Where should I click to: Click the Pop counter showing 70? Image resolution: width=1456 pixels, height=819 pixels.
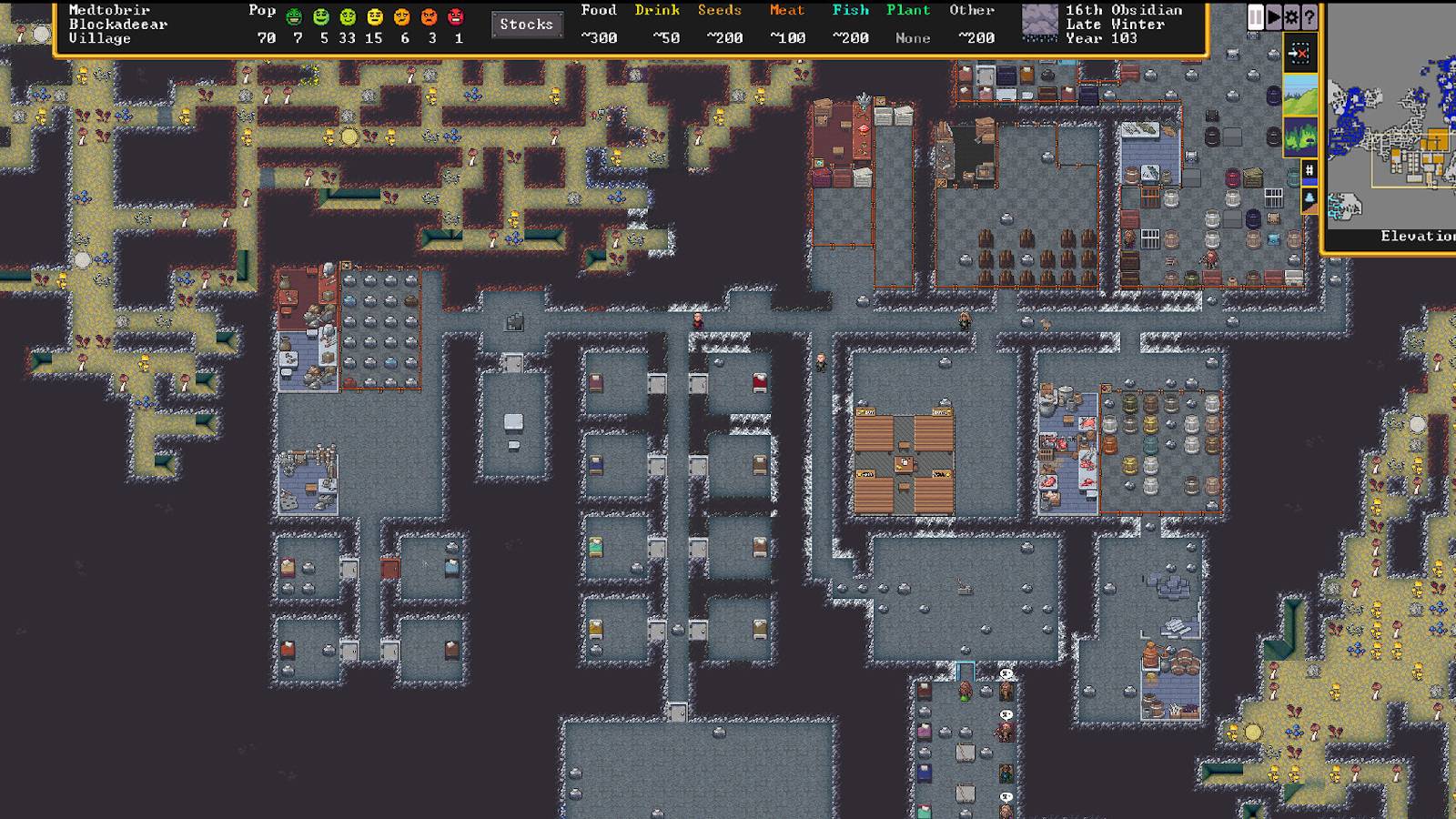265,38
